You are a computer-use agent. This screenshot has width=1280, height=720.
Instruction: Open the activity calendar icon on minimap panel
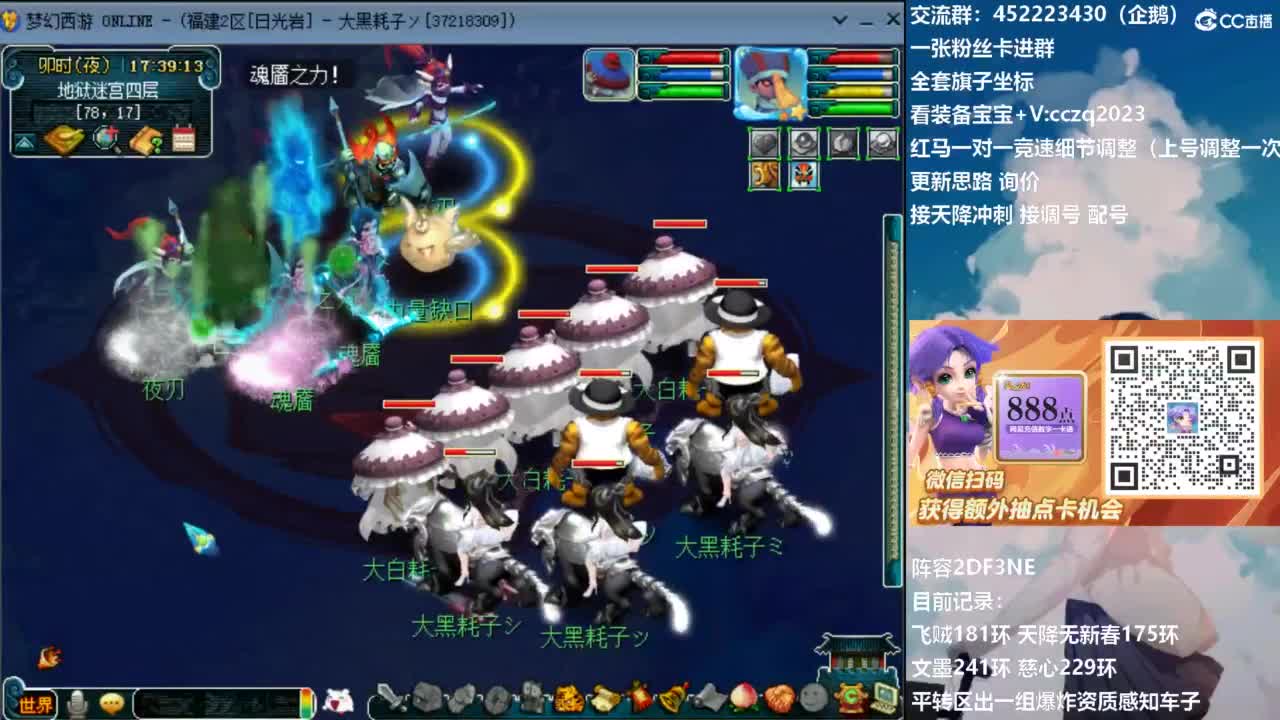point(184,138)
